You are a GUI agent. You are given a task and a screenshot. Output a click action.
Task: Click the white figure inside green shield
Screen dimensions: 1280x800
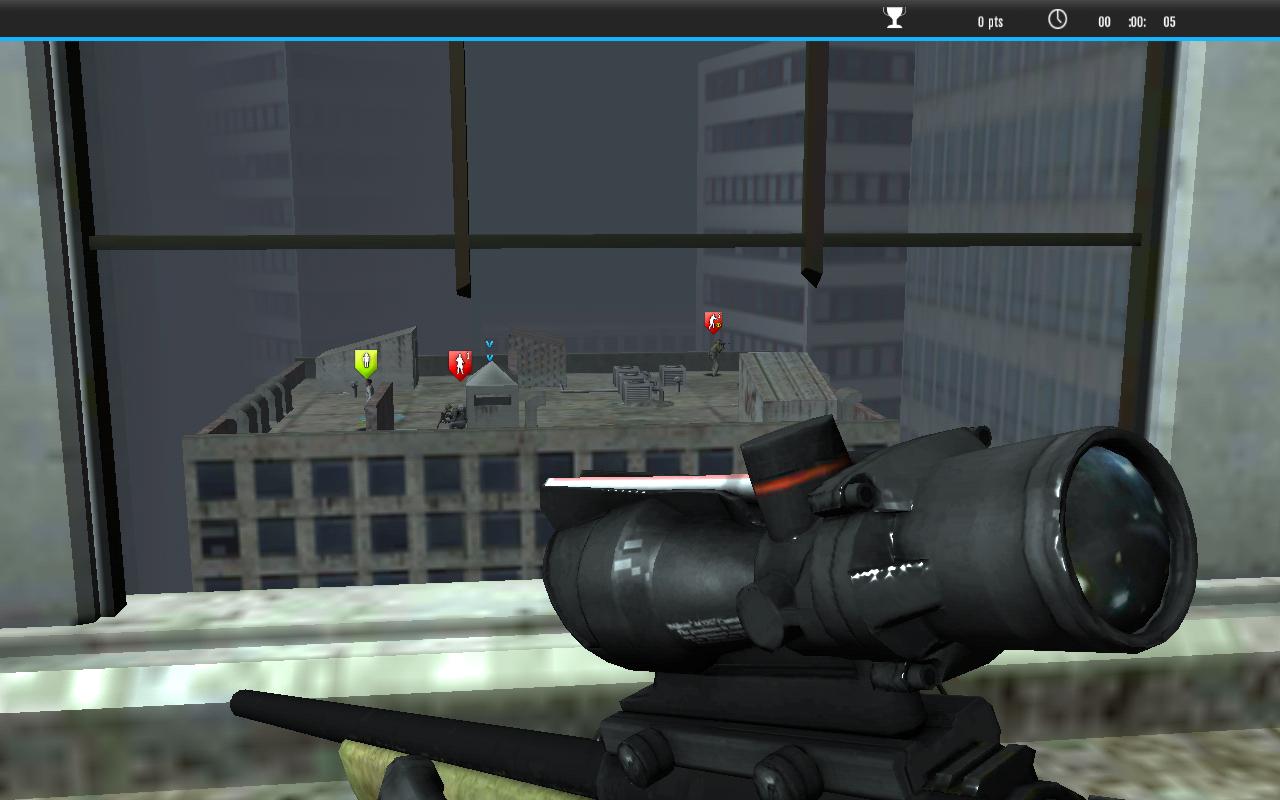pyautogui.click(x=365, y=360)
